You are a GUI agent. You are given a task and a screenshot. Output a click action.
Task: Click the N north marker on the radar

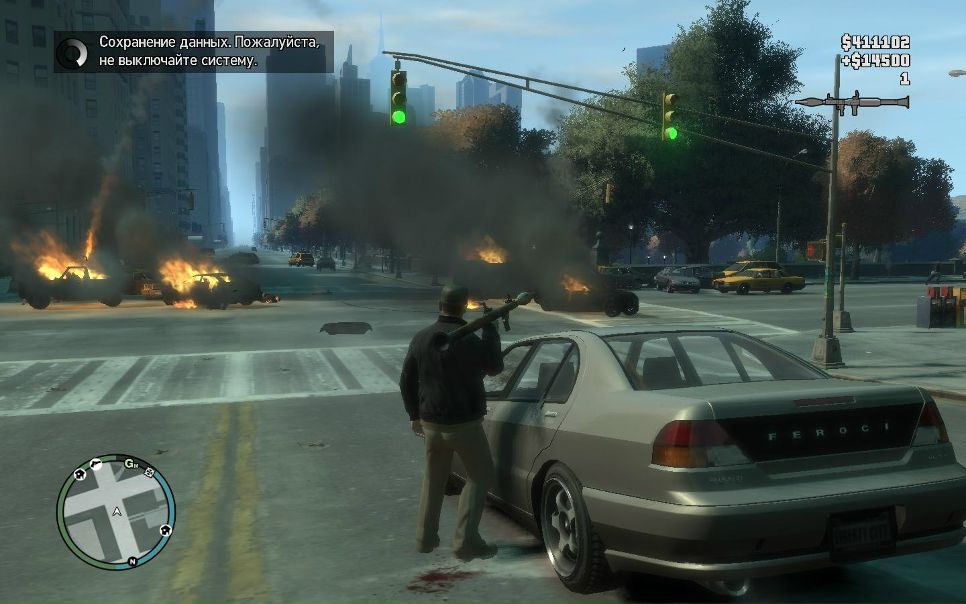coord(132,563)
